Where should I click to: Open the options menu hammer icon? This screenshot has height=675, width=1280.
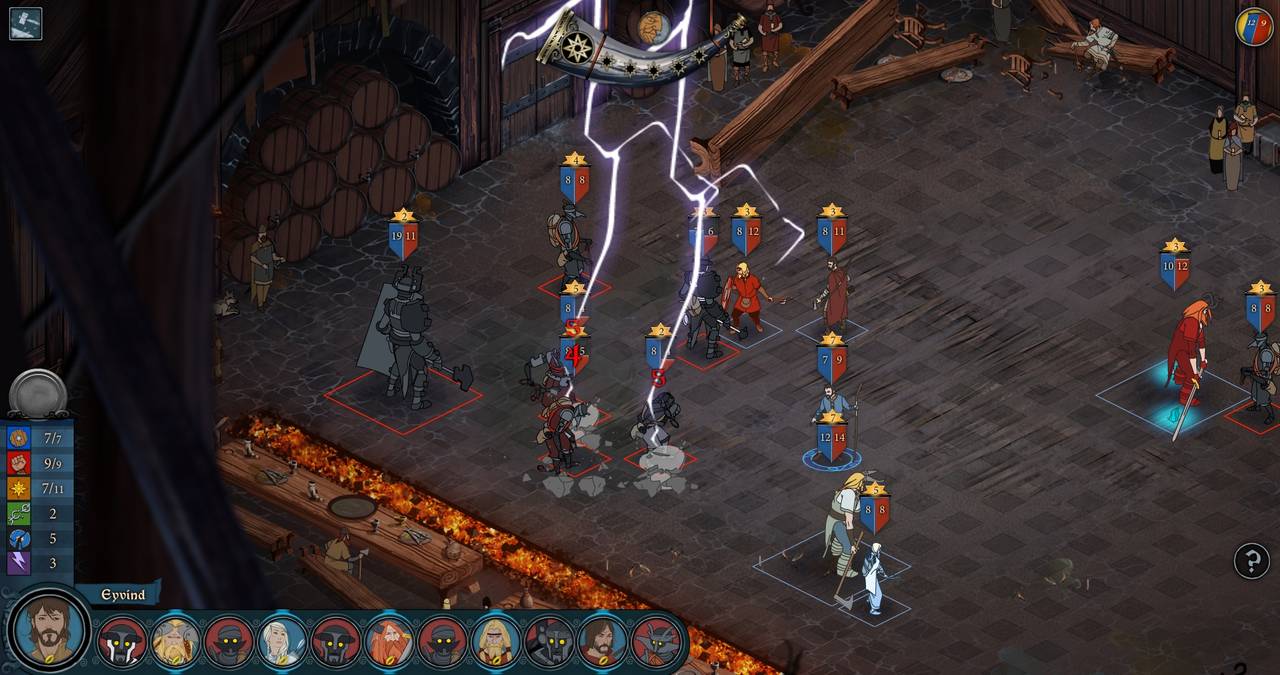(x=25, y=23)
